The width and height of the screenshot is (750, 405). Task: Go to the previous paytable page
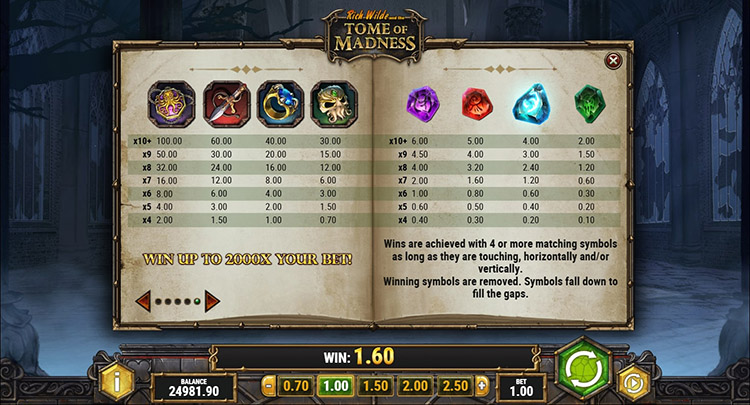143,300
